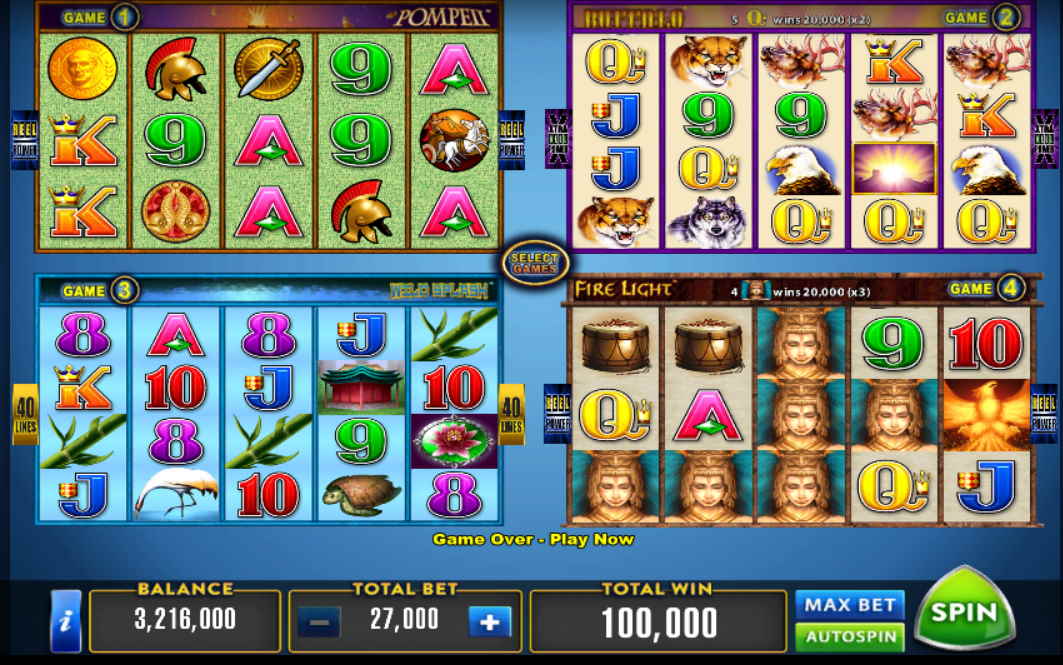Viewport: 1063px width, 665px height.
Task: Increase total bet with the plus button
Action: [489, 621]
